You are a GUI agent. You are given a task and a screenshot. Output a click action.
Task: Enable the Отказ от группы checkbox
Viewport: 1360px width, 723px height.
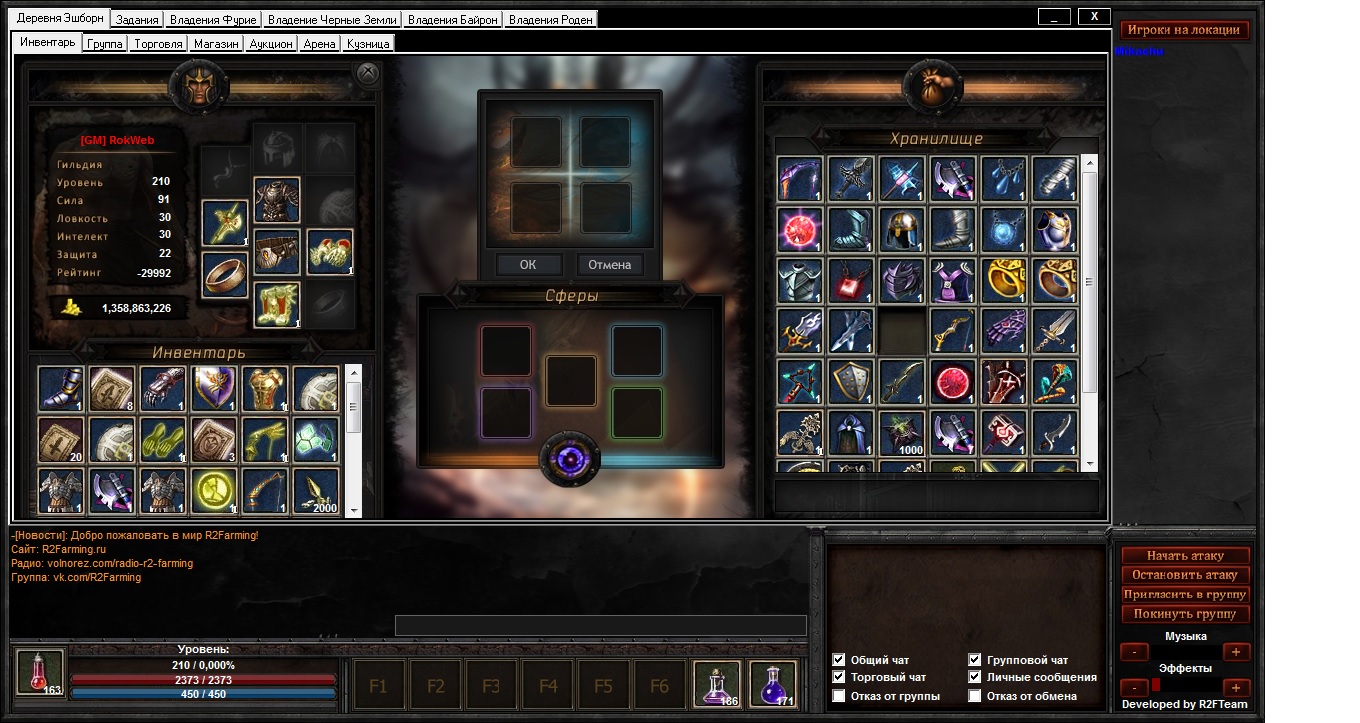[x=839, y=696]
